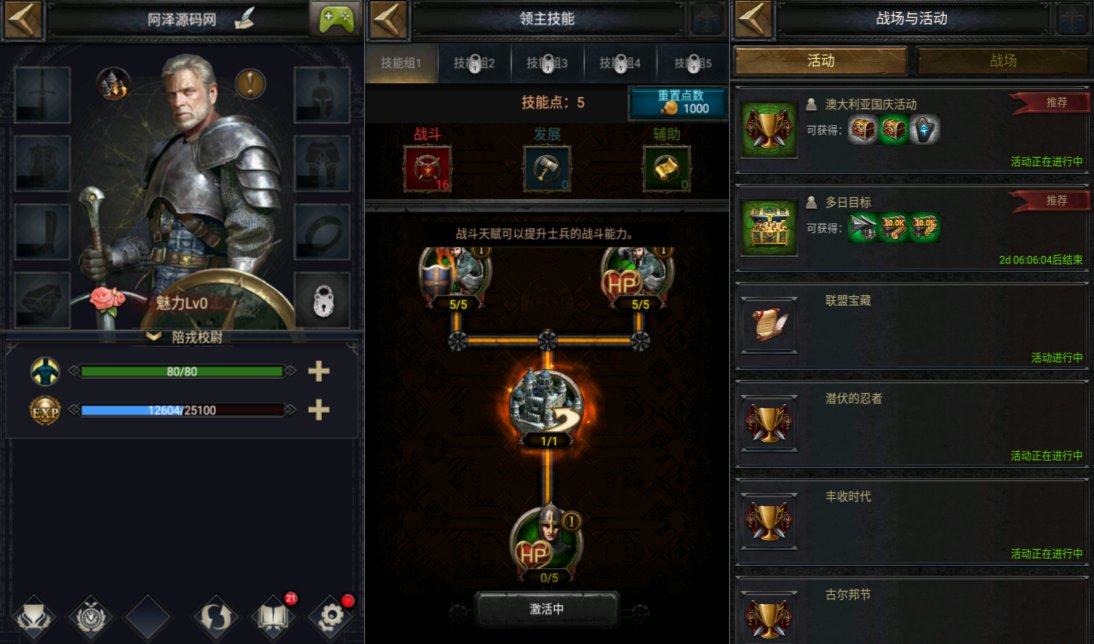Screen dimensions: 1094x644
Task: Open the 辅助 support talent category
Action: [x=666, y=168]
